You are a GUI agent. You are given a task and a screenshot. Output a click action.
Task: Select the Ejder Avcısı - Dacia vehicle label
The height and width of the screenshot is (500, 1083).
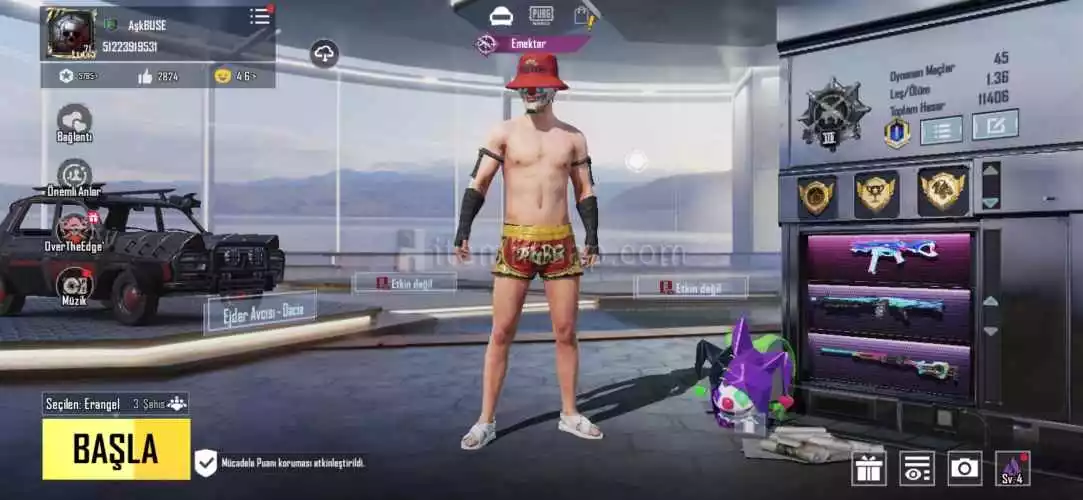[x=260, y=311]
